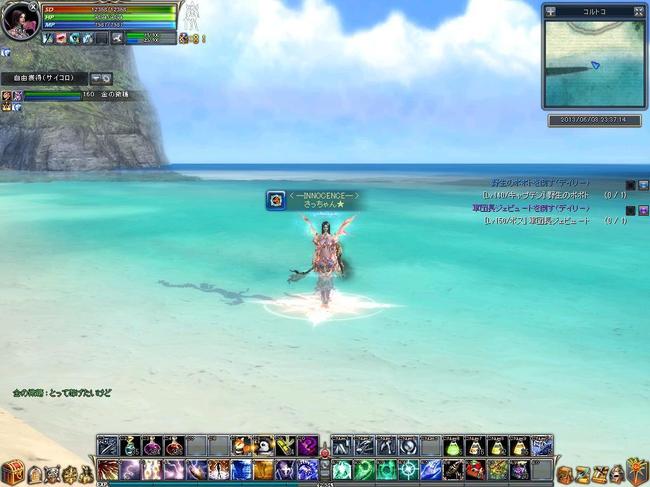Click the red lips buff icon
The image size is (650, 487).
tap(61, 38)
